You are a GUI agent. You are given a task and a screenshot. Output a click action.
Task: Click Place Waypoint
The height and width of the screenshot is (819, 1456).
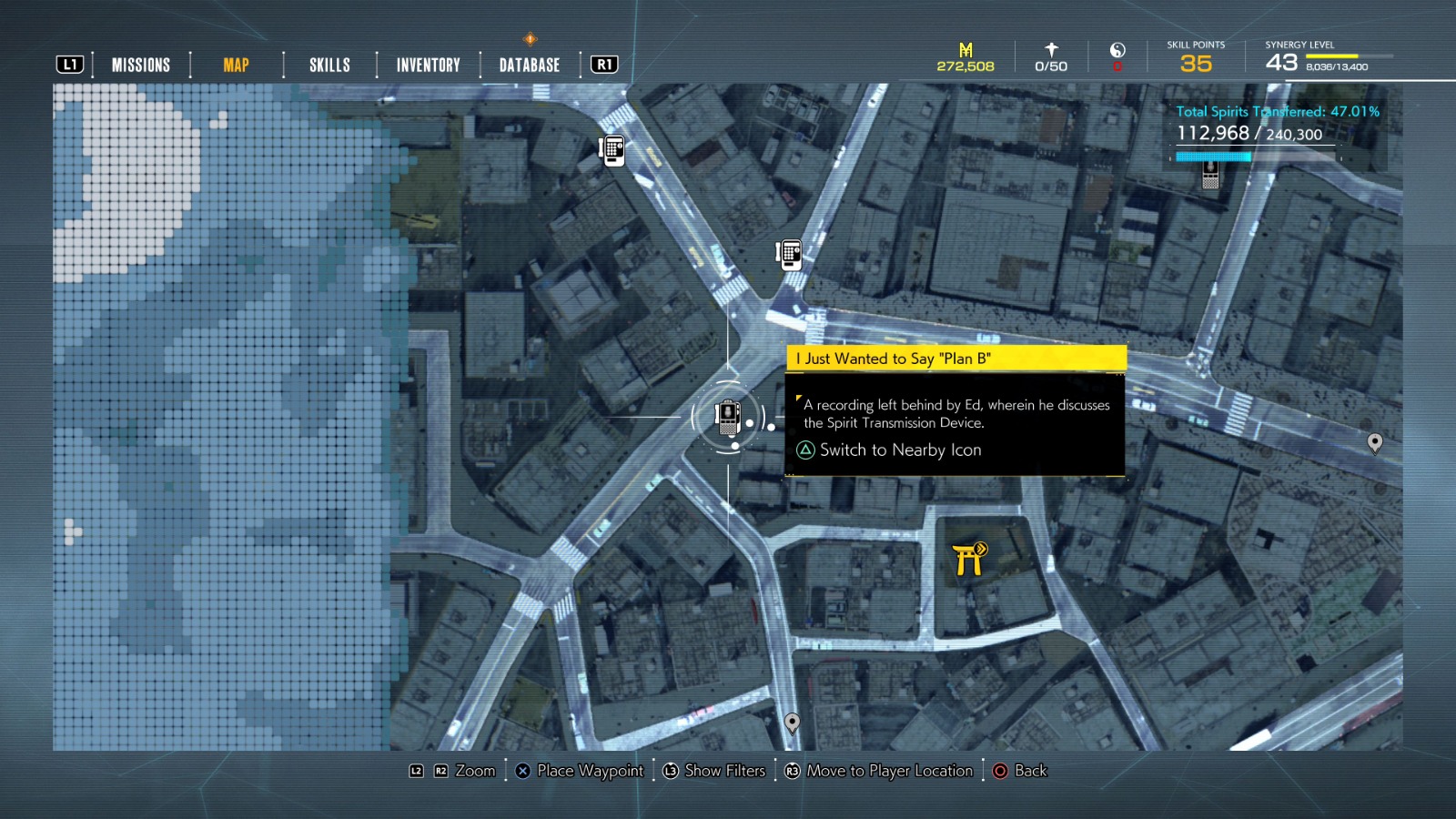(580, 771)
